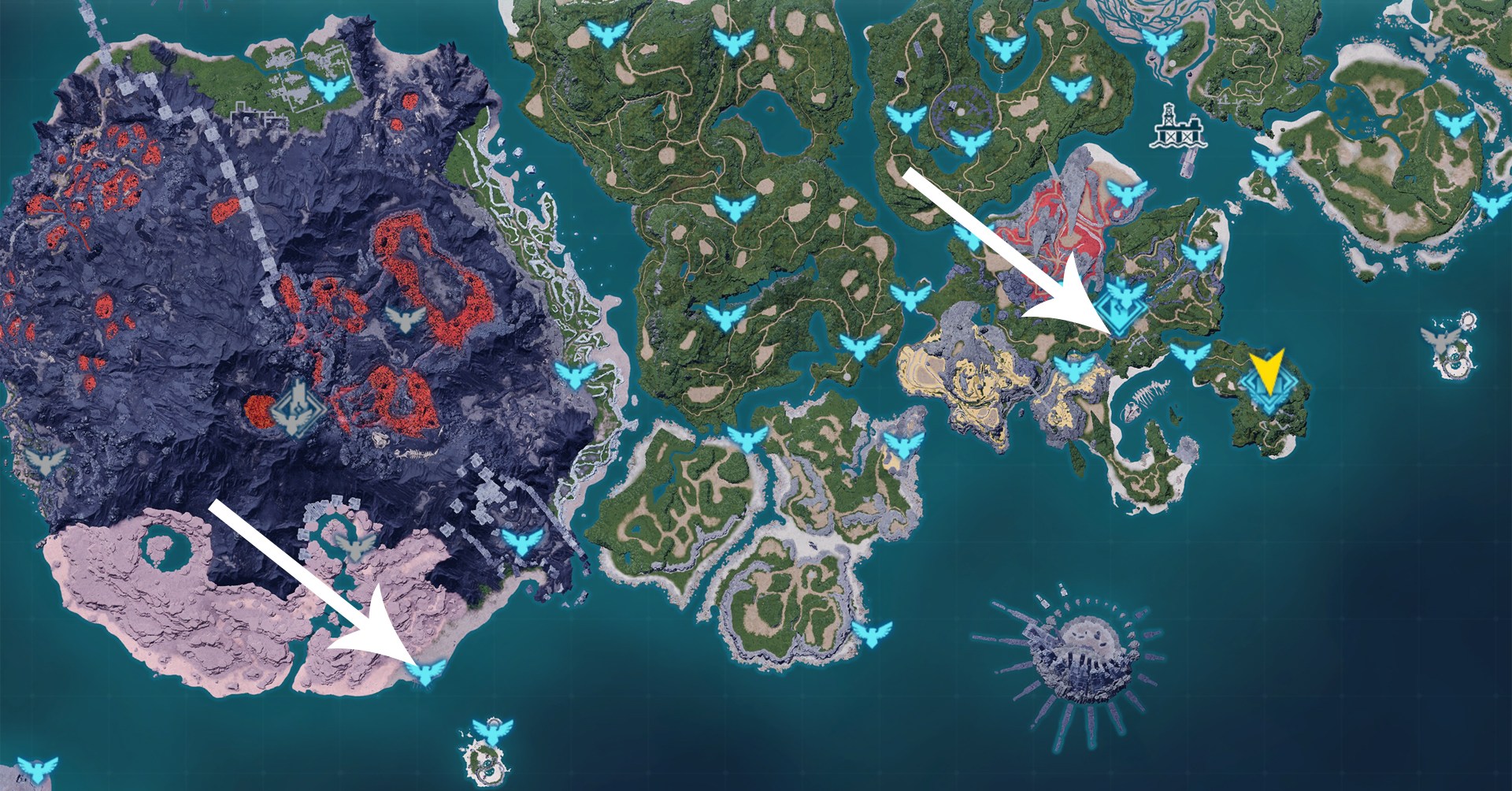Select the fast travel eagle in the bottom-left corner

click(37, 767)
